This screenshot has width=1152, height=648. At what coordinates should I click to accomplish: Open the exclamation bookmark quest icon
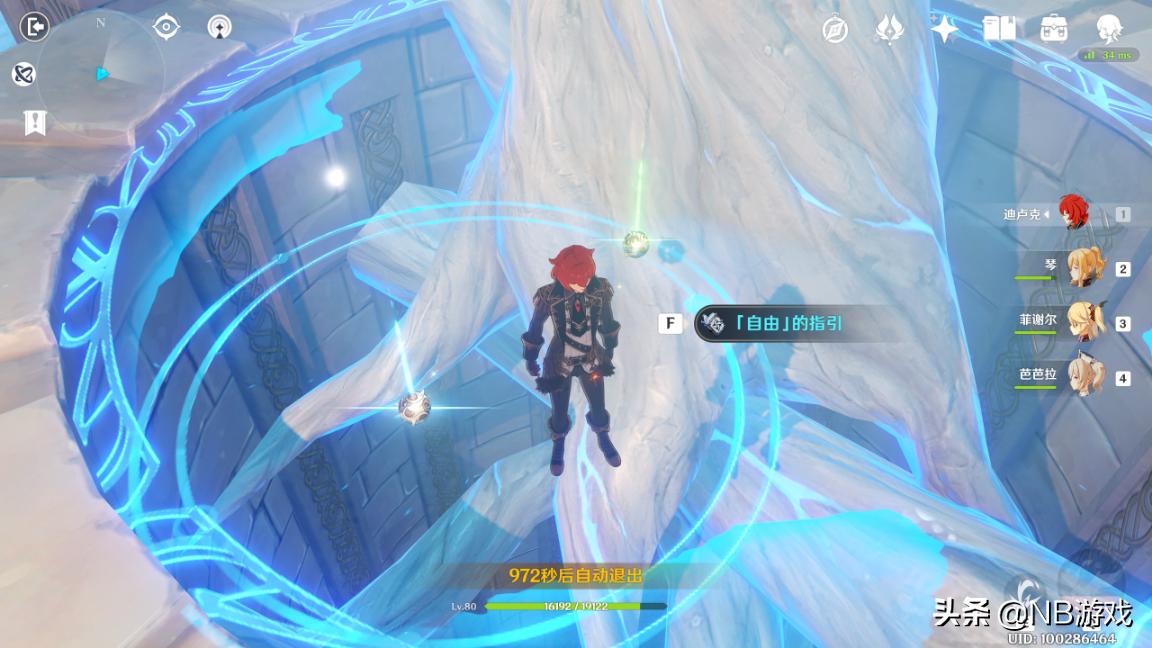click(x=35, y=122)
